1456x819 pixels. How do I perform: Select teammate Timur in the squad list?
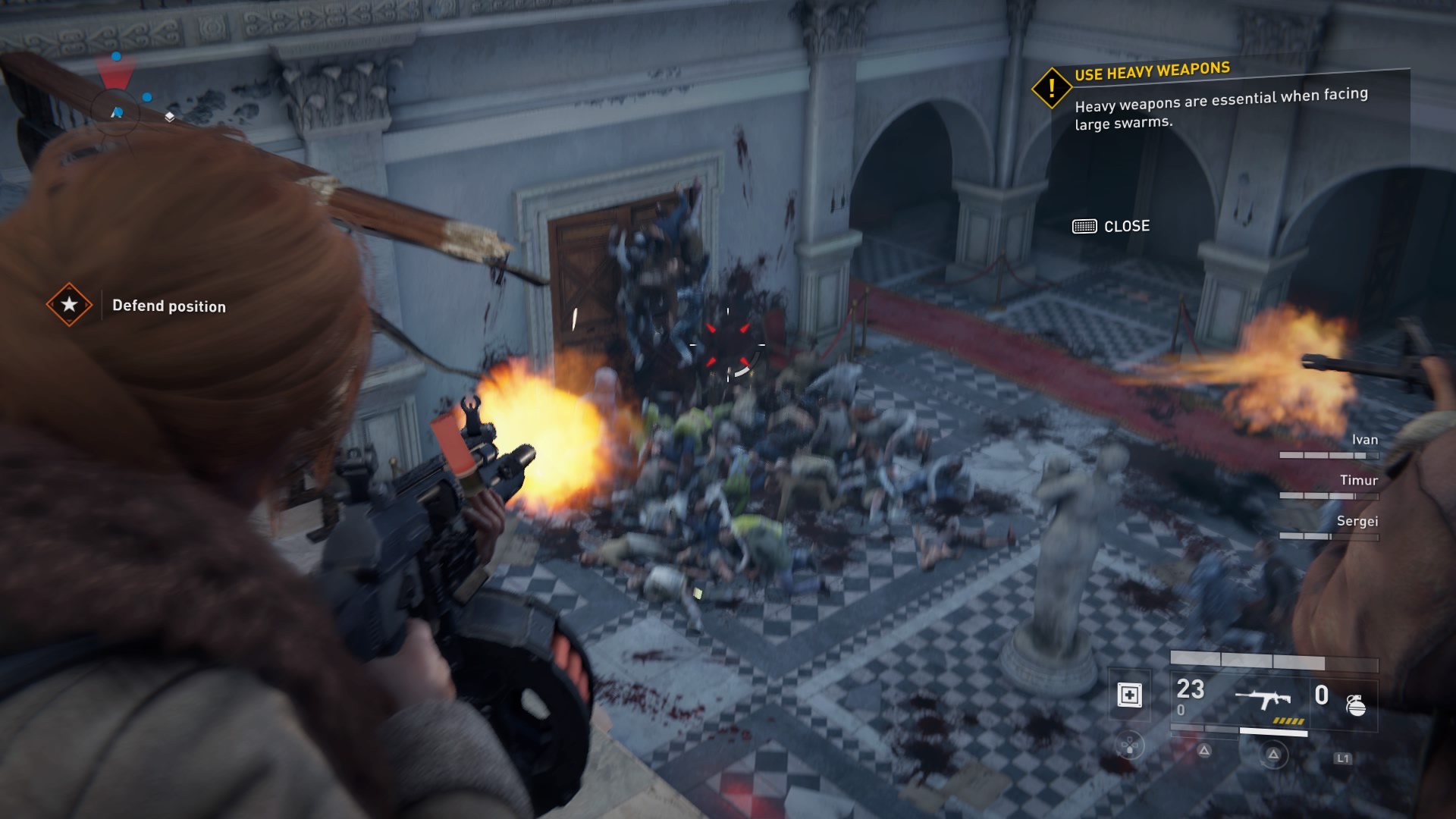click(x=1358, y=480)
